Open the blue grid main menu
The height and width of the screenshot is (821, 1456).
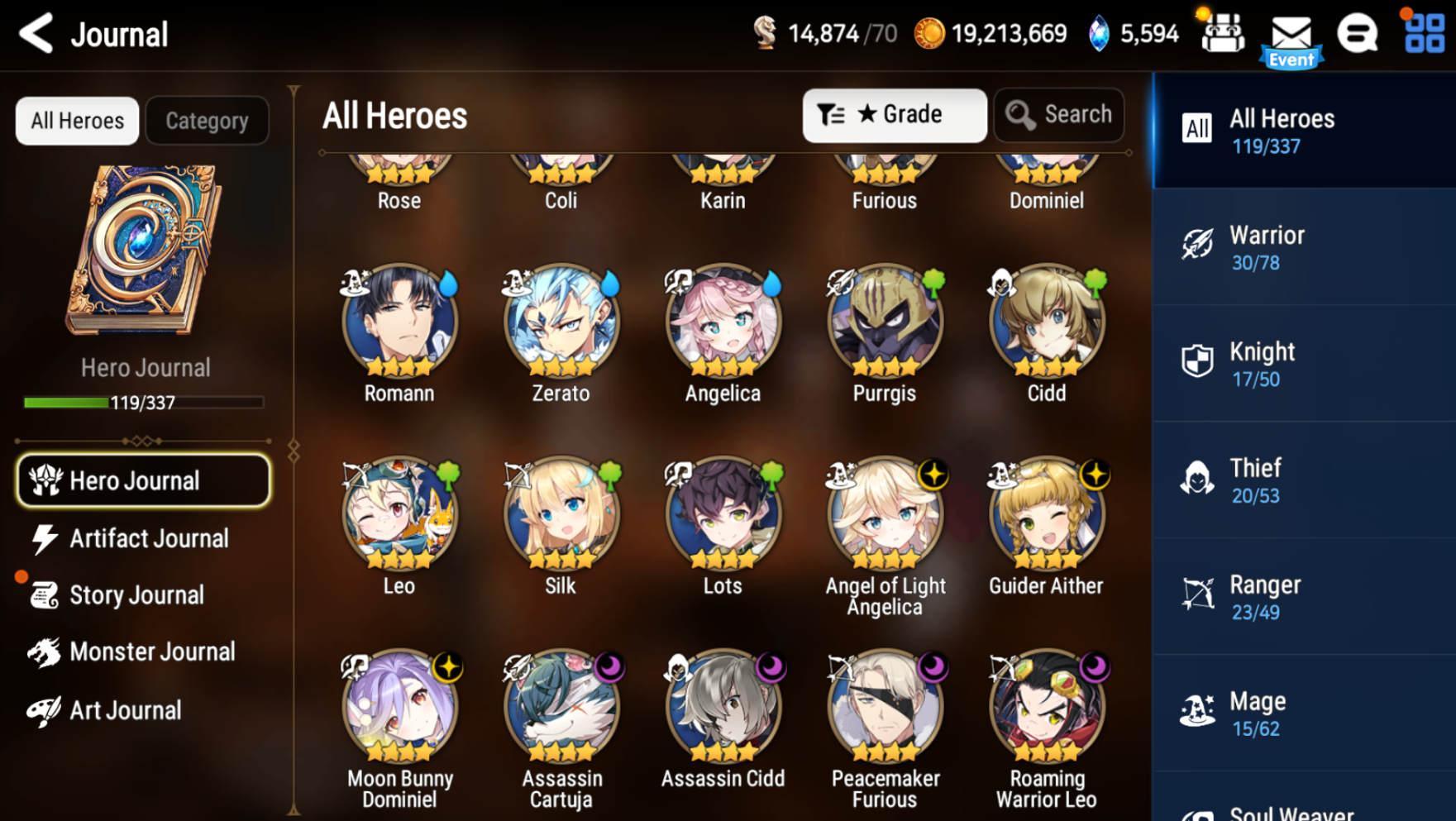coord(1425,35)
